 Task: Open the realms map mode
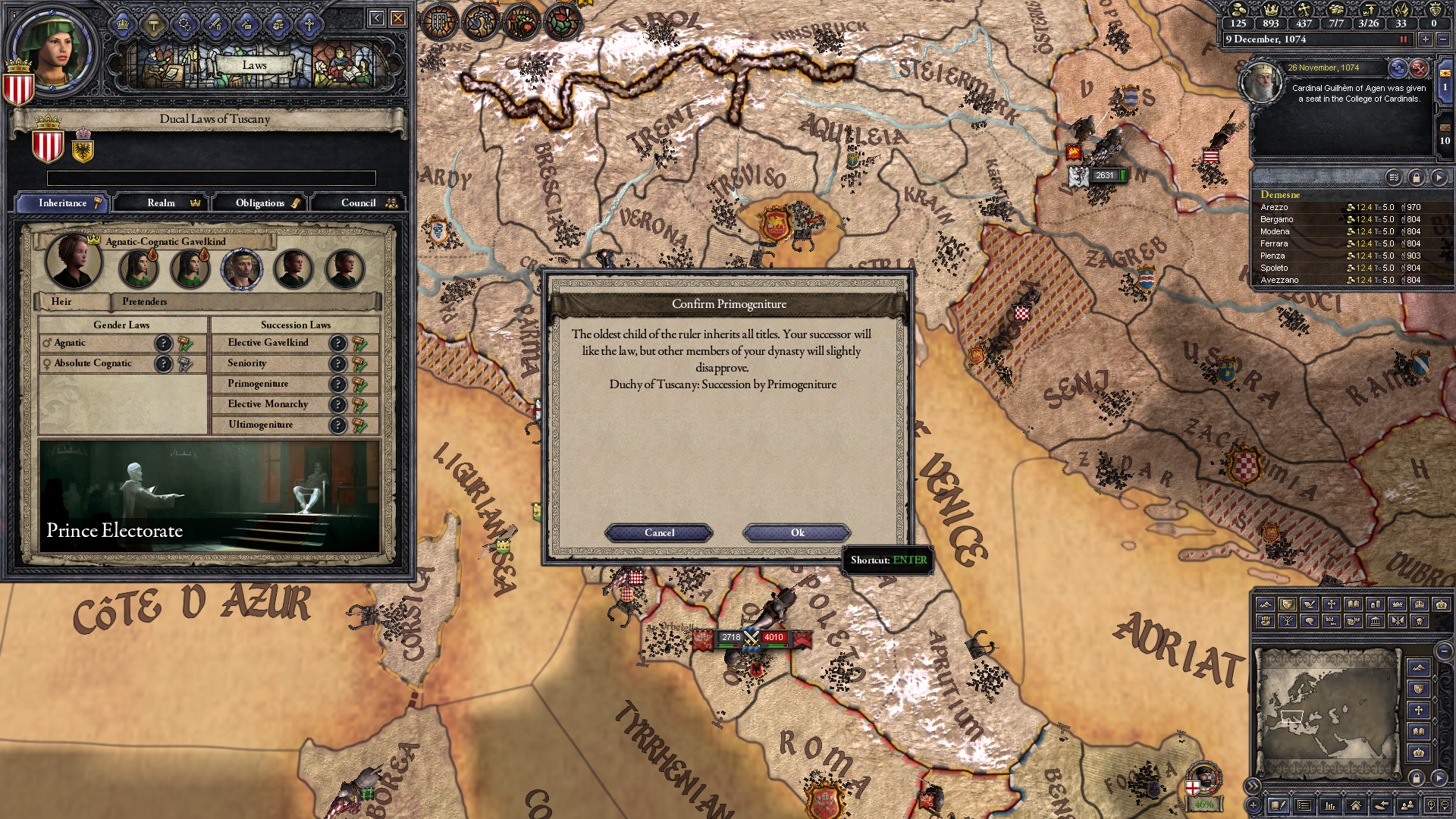coord(1286,604)
